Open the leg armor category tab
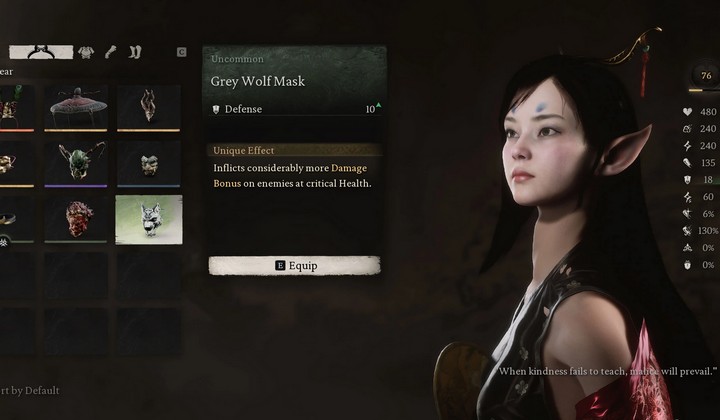 (134, 51)
